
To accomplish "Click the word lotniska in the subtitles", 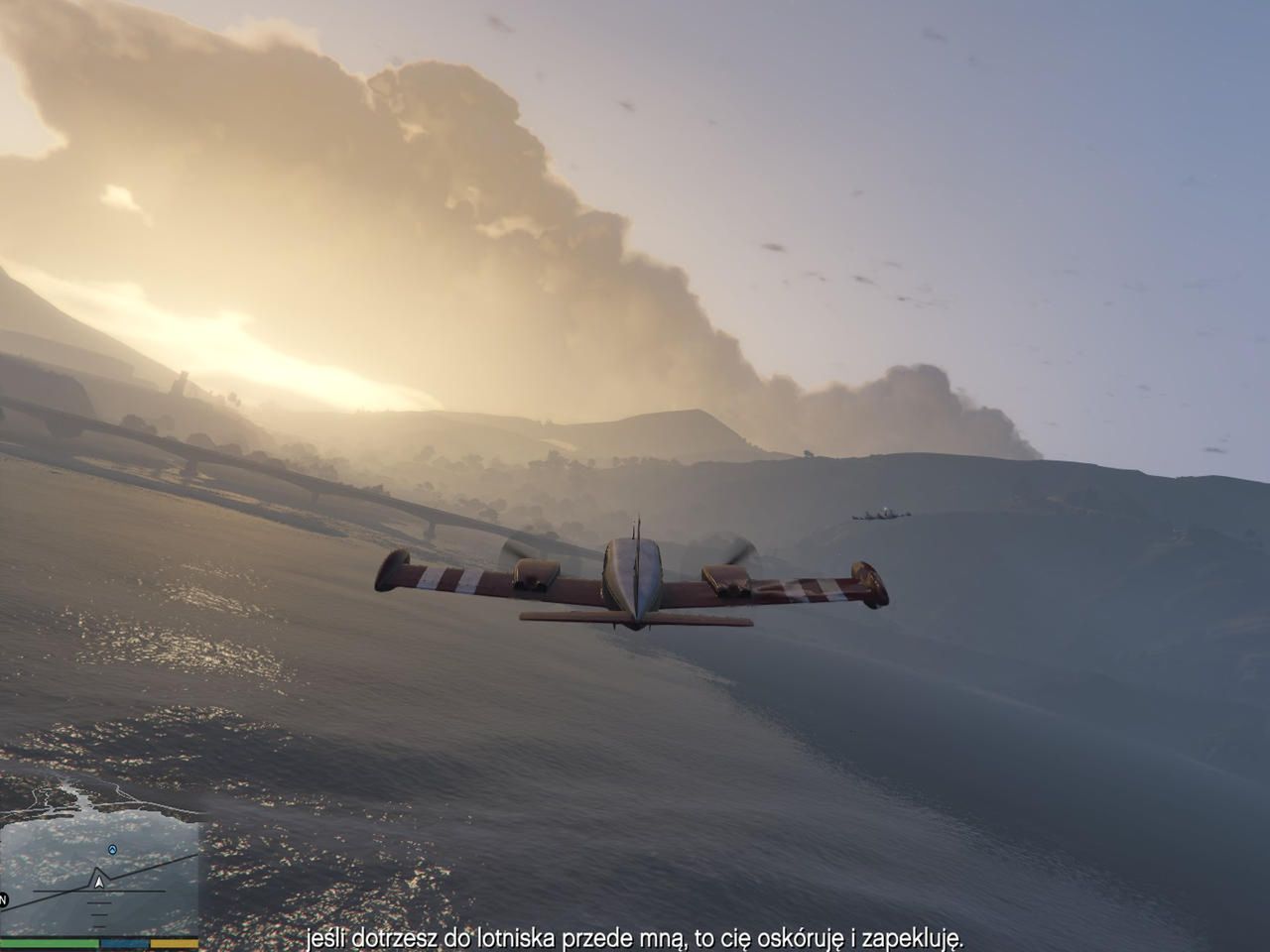I will [x=516, y=936].
